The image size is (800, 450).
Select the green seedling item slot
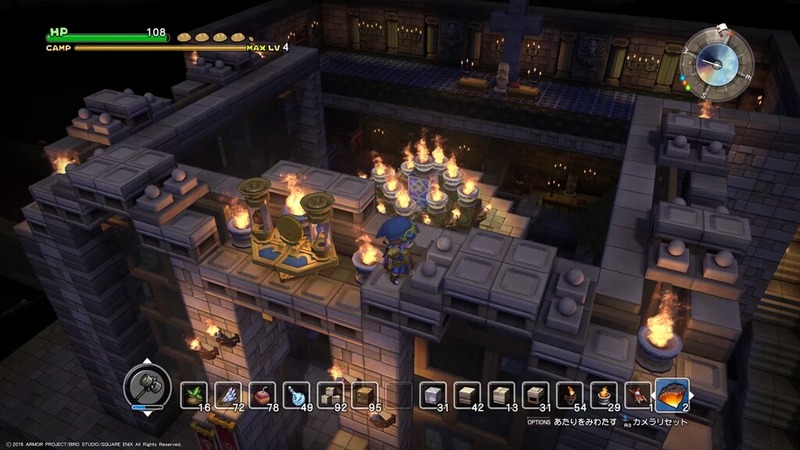tap(194, 393)
